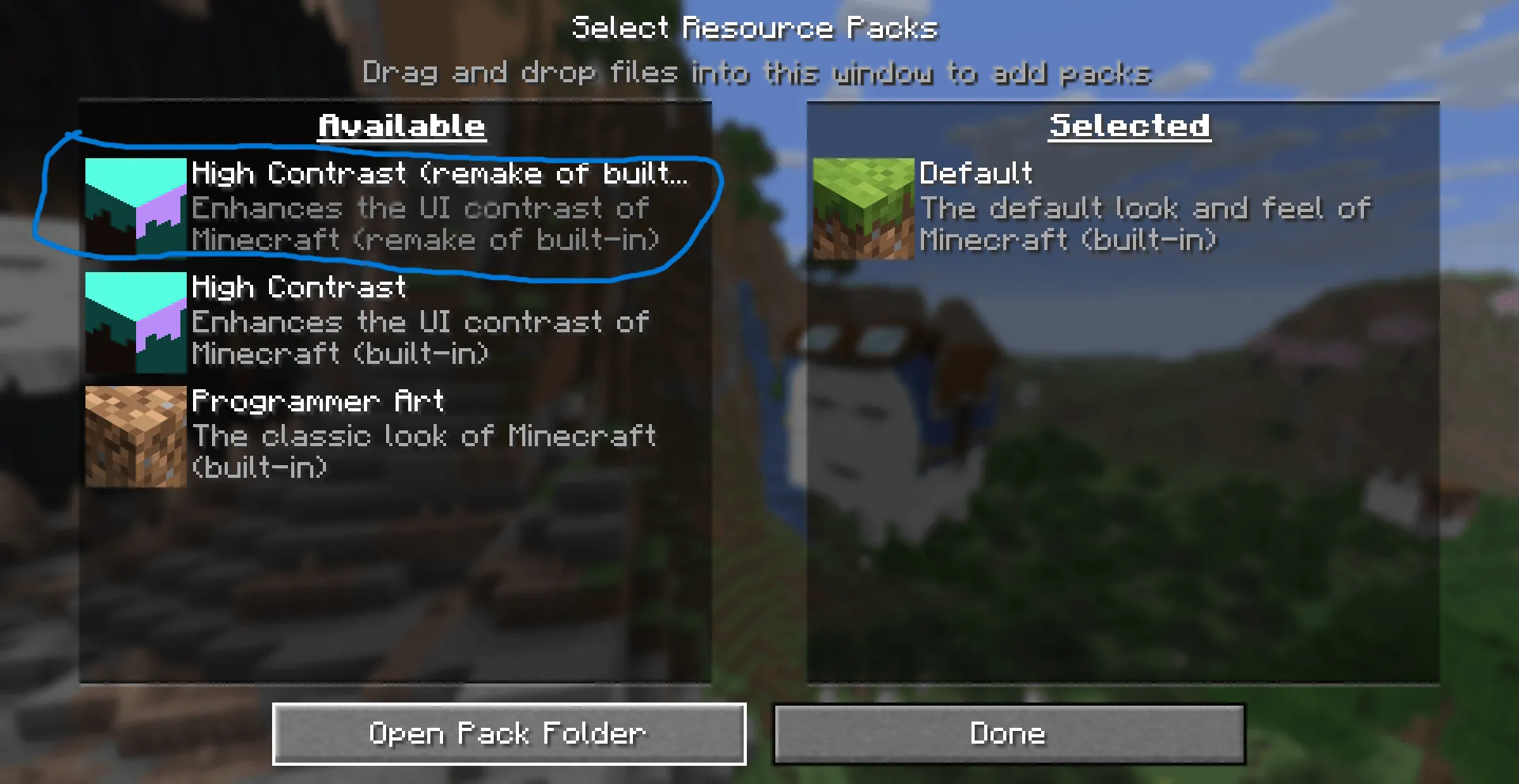
Task: Click the Available list header
Action: tap(400, 125)
